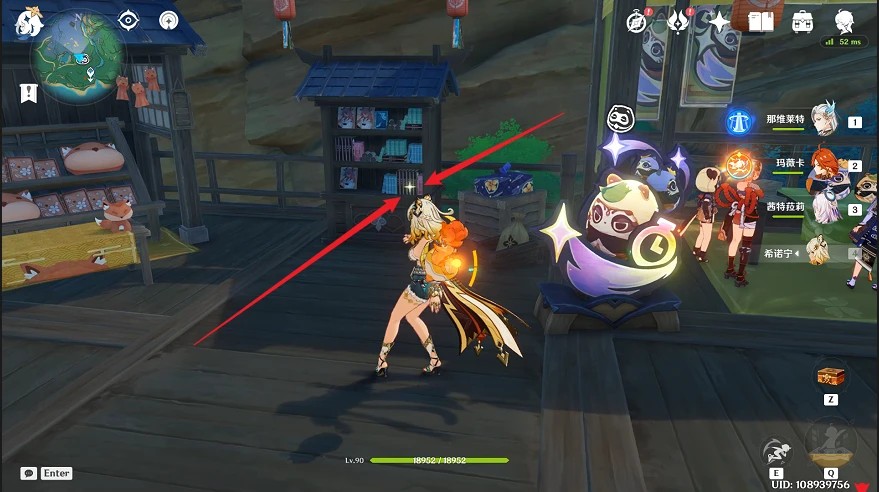Open the inventory backpack icon
Screen dimensions: 879x492
coord(802,20)
